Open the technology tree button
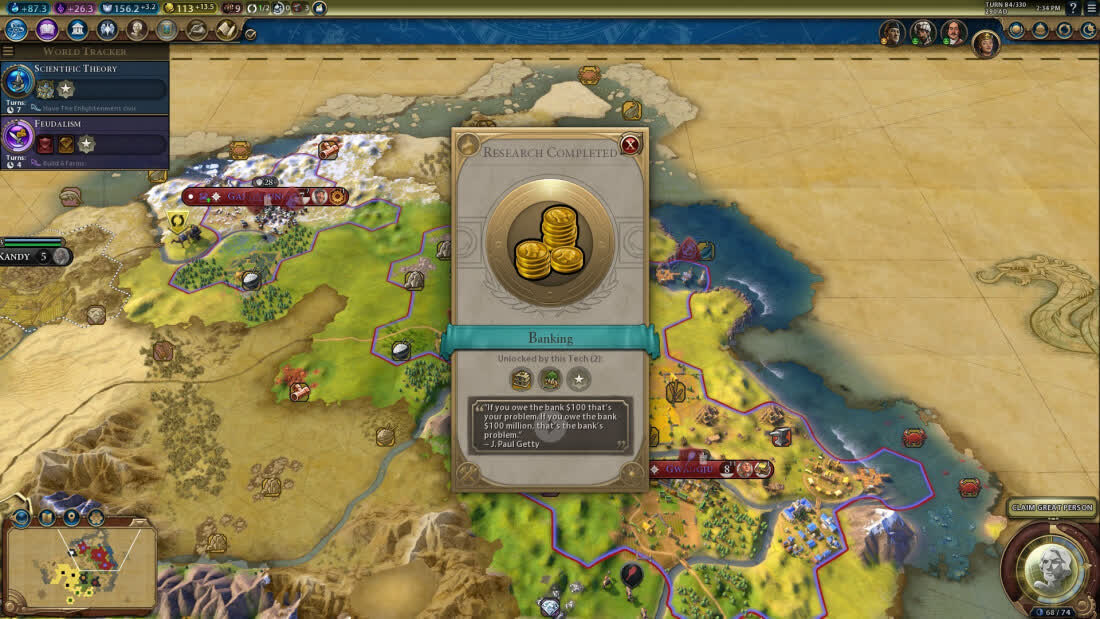Image resolution: width=1100 pixels, height=619 pixels. [x=16, y=30]
